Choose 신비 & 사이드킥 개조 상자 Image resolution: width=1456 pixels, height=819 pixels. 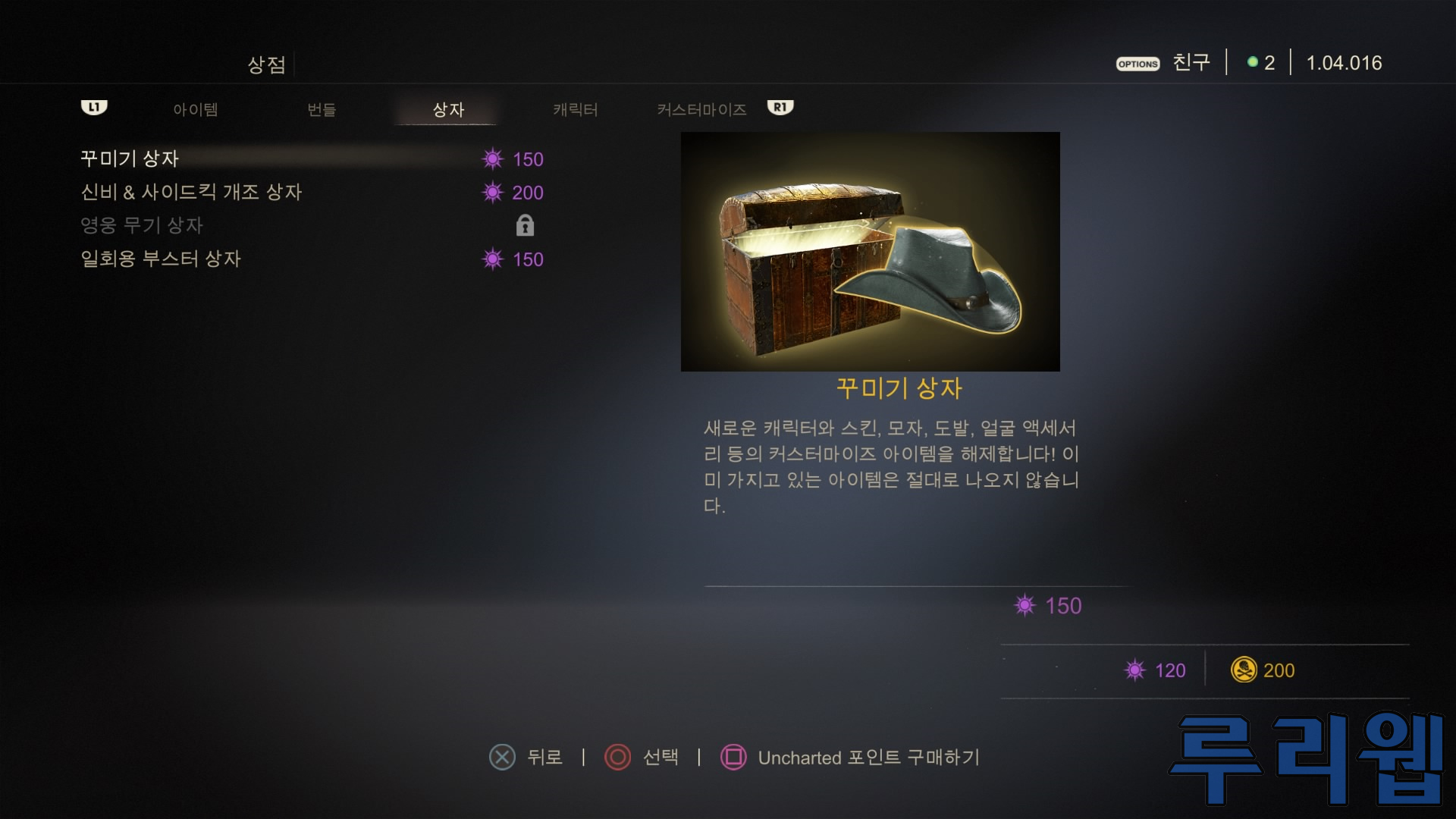click(191, 193)
